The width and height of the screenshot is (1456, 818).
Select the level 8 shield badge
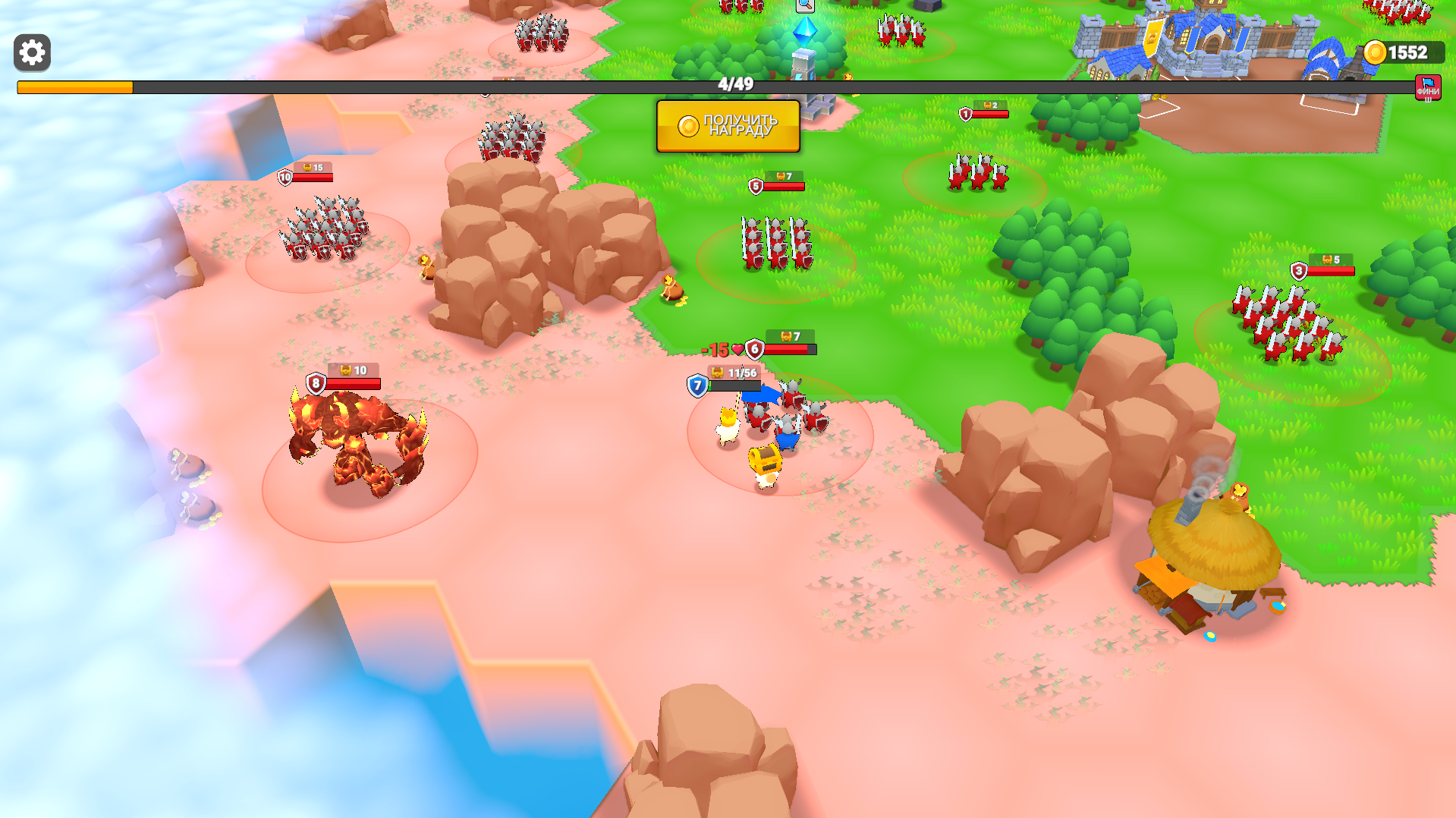[314, 382]
